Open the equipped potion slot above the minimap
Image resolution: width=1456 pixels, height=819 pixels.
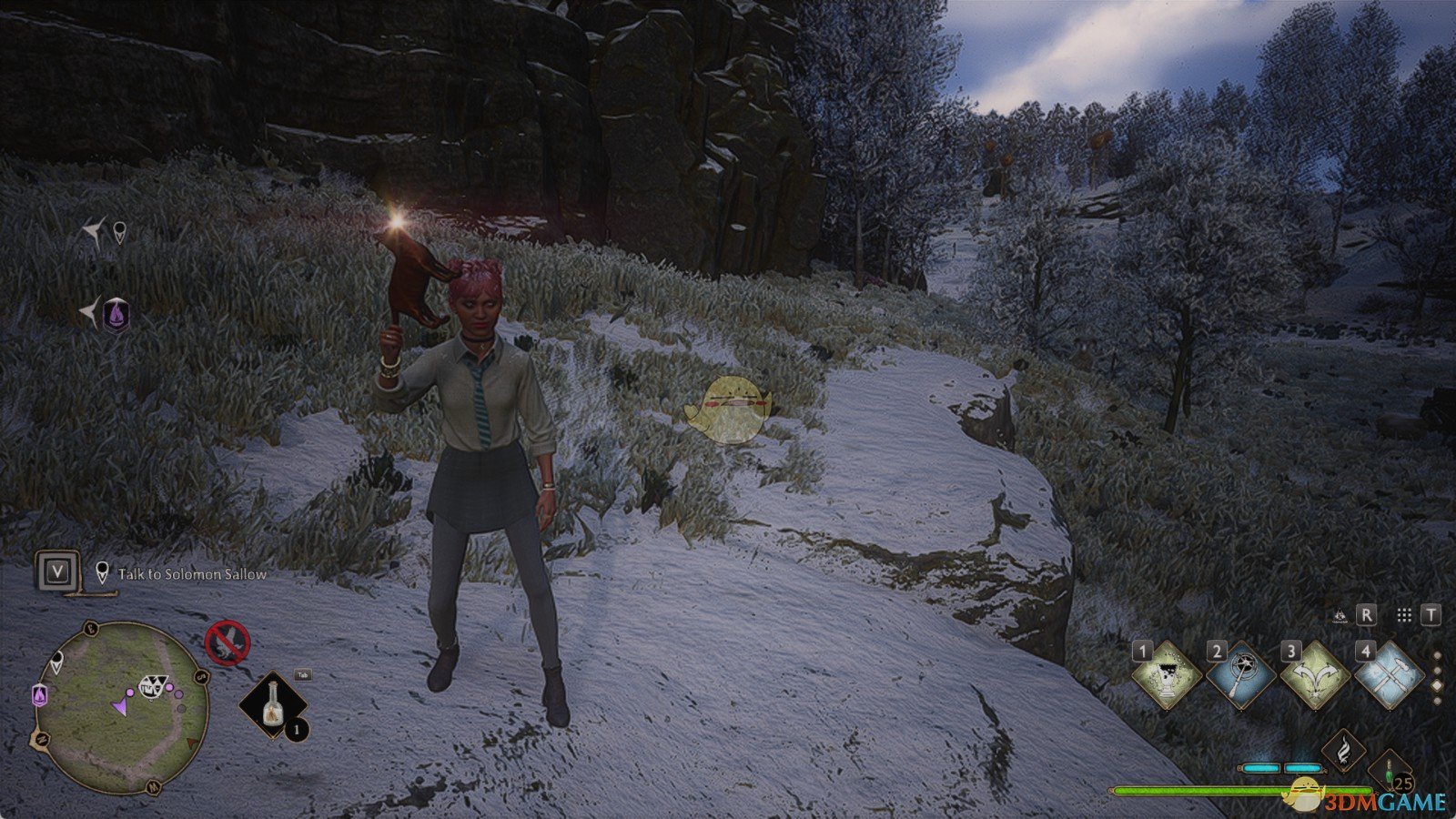point(271,705)
